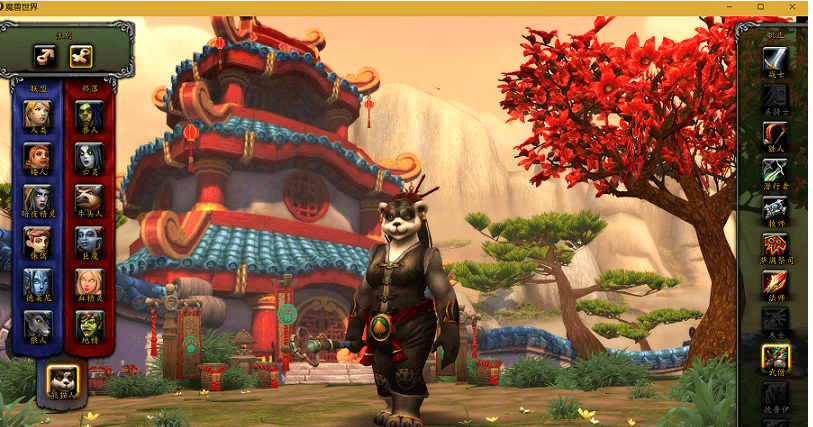Choose the Human (人类) race portrait

click(38, 114)
